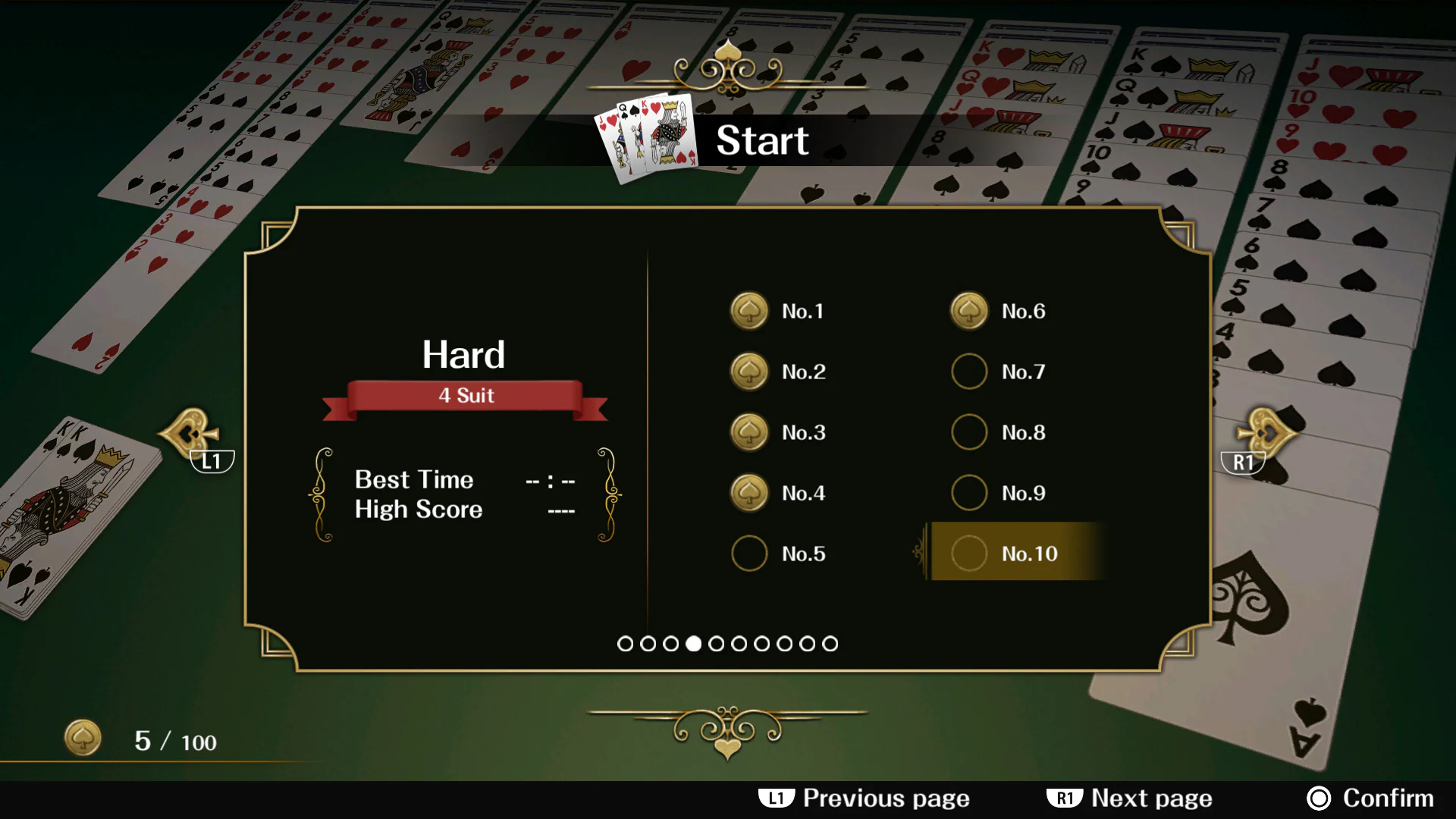This screenshot has height=819, width=1456.
Task: Select the spade medal on No.3
Action: [x=748, y=432]
